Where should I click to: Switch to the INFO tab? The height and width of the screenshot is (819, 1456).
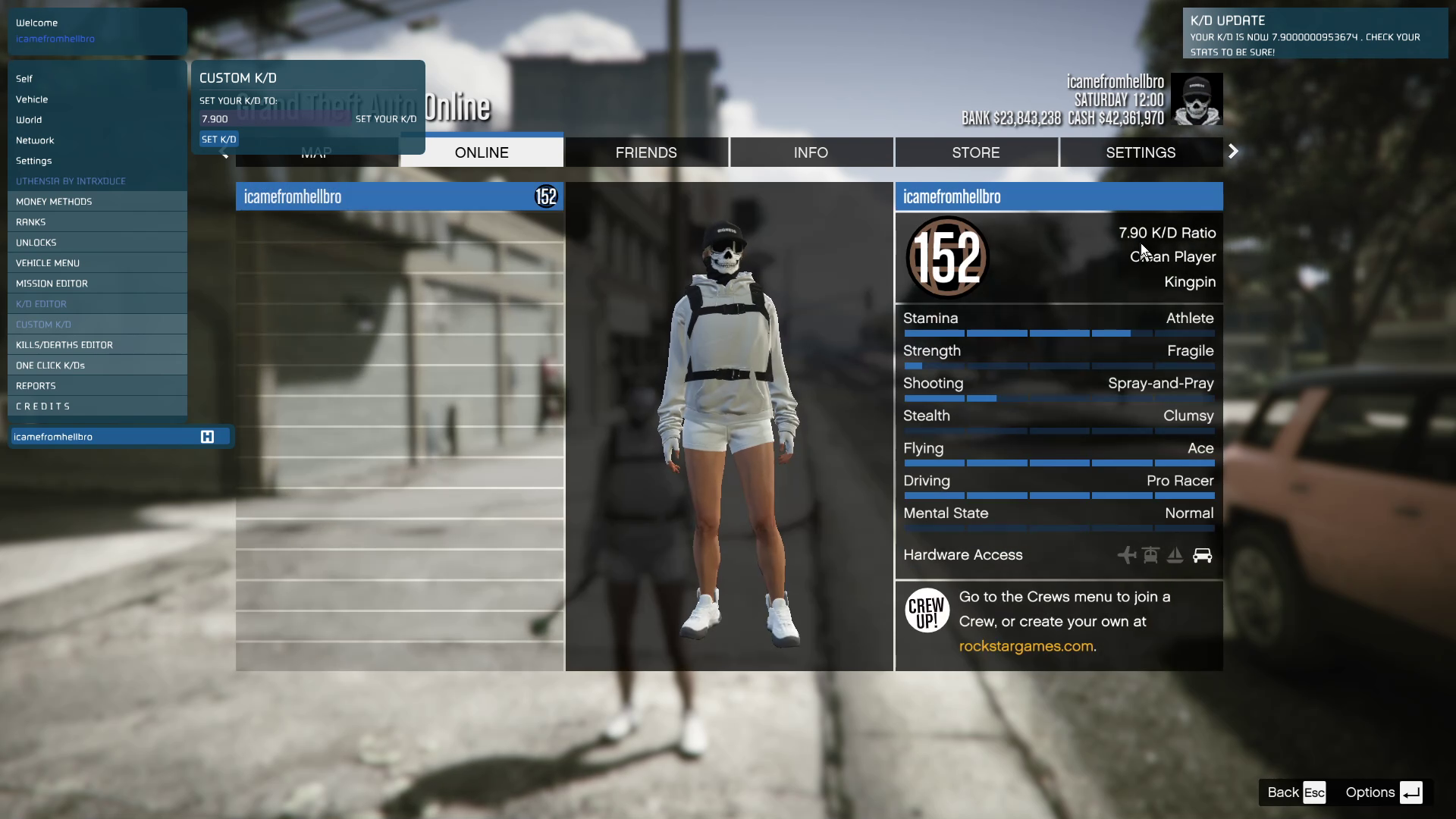[x=811, y=152]
